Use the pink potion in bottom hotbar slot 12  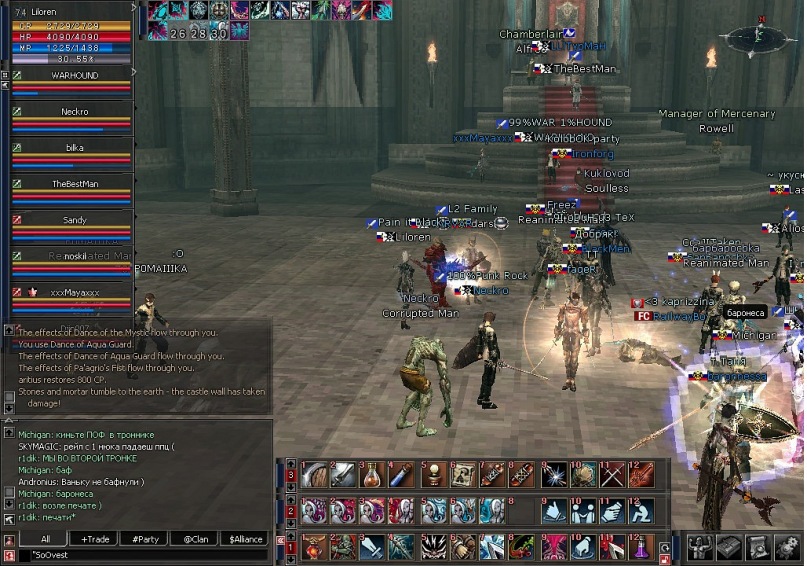pos(642,546)
